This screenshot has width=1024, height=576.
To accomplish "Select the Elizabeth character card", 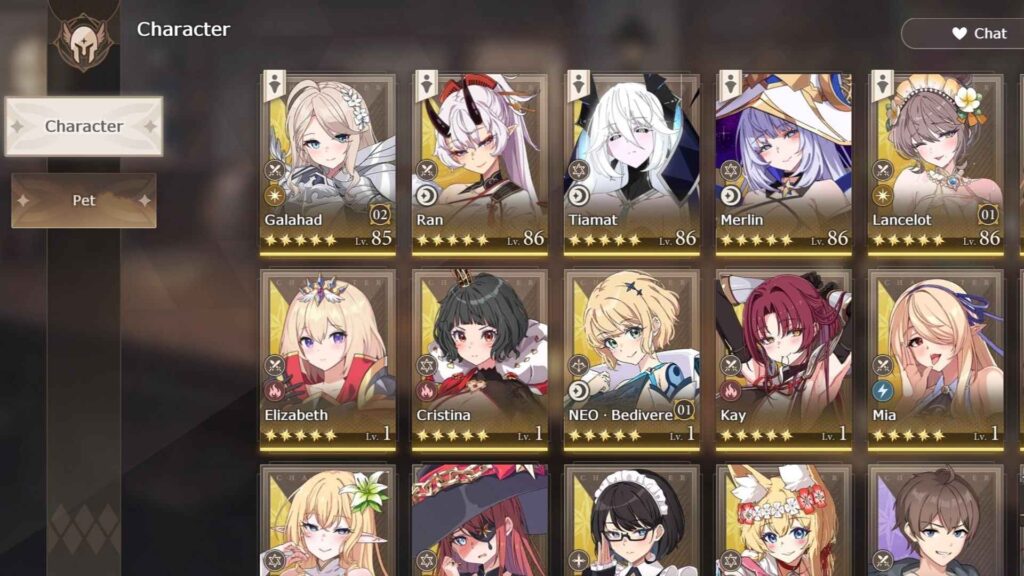I will click(328, 355).
